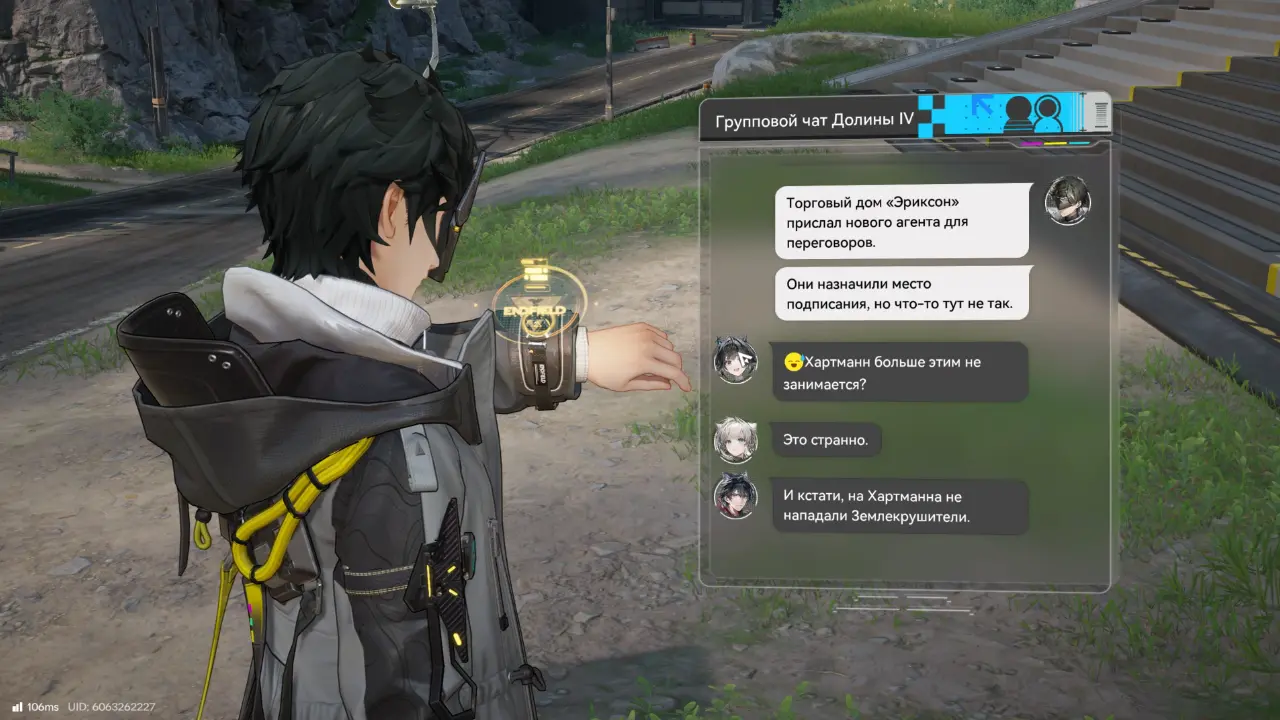
Task: Select the «Это странно.» message bubble
Action: [826, 439]
